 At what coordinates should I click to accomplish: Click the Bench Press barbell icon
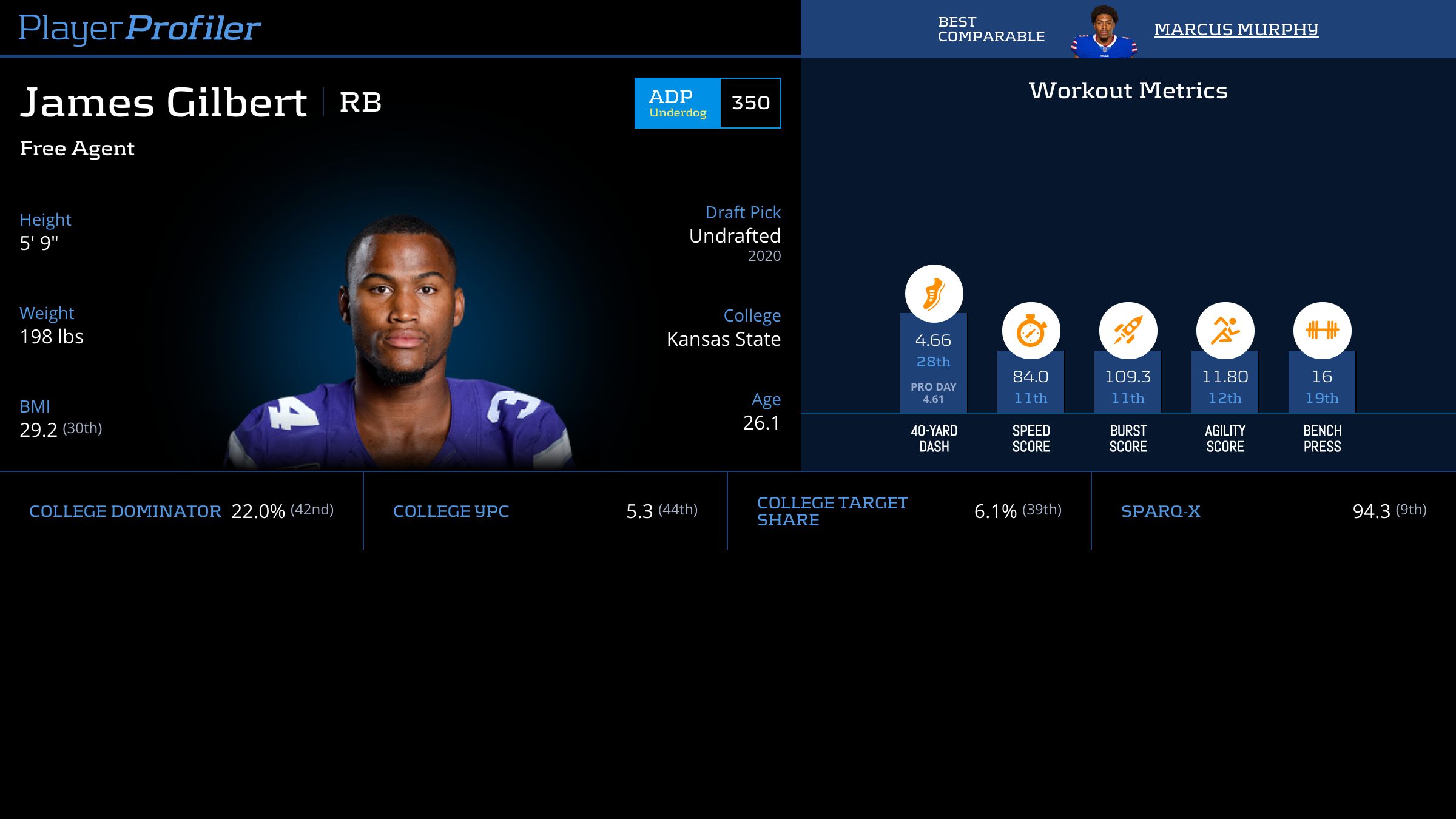(1322, 331)
